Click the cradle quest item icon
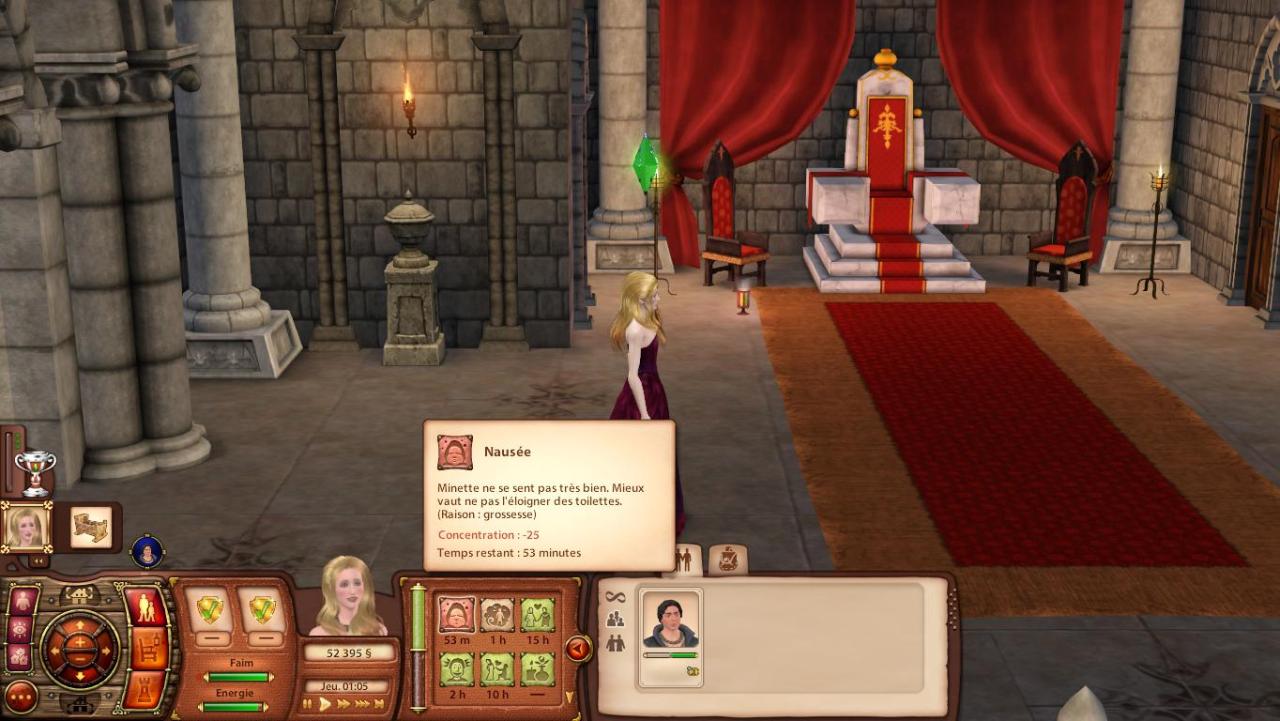This screenshot has height=721, width=1280. pyautogui.click(x=92, y=526)
